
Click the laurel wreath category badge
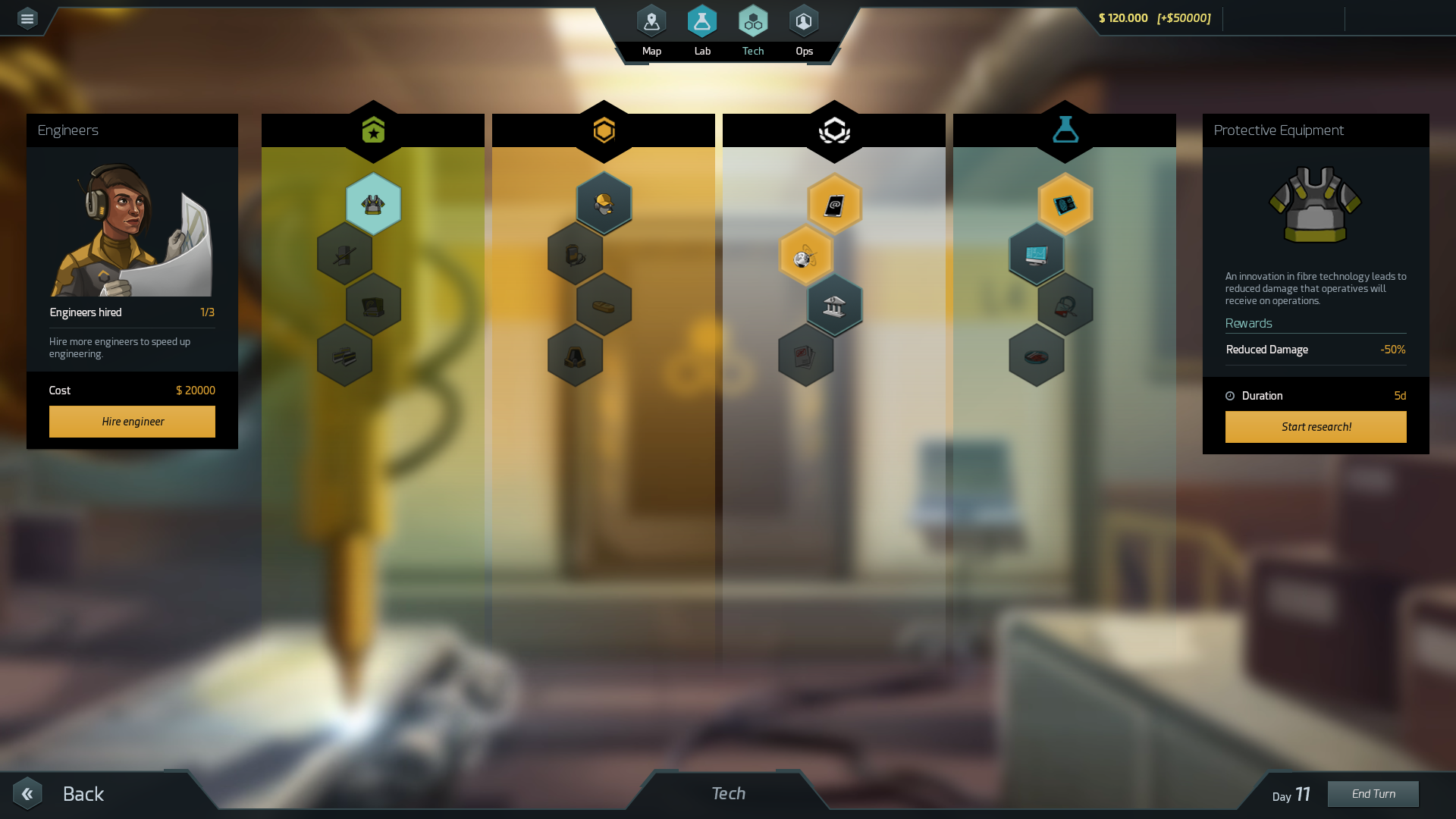click(x=834, y=130)
